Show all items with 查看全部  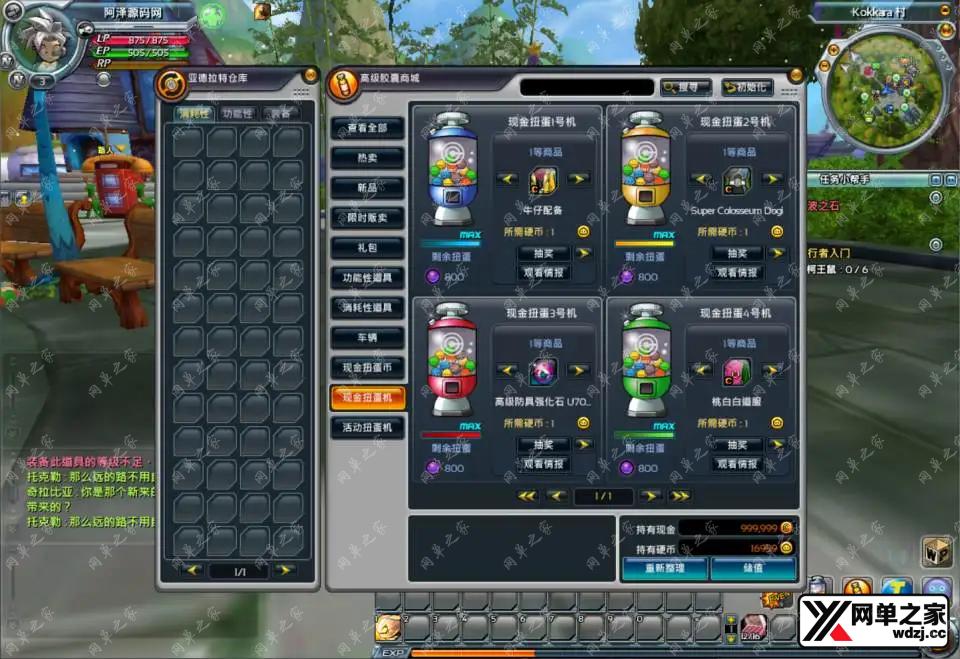click(x=367, y=128)
